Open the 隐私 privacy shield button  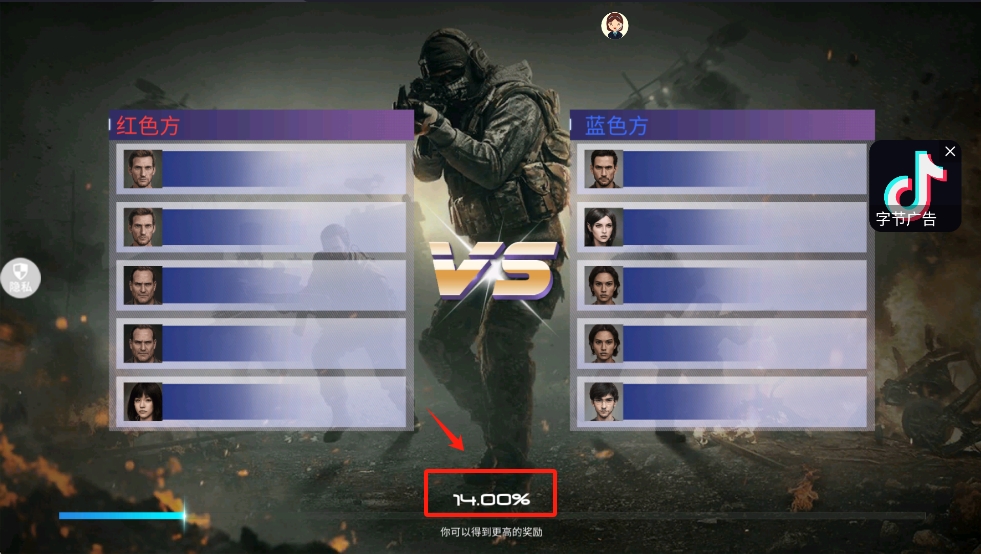point(21,277)
